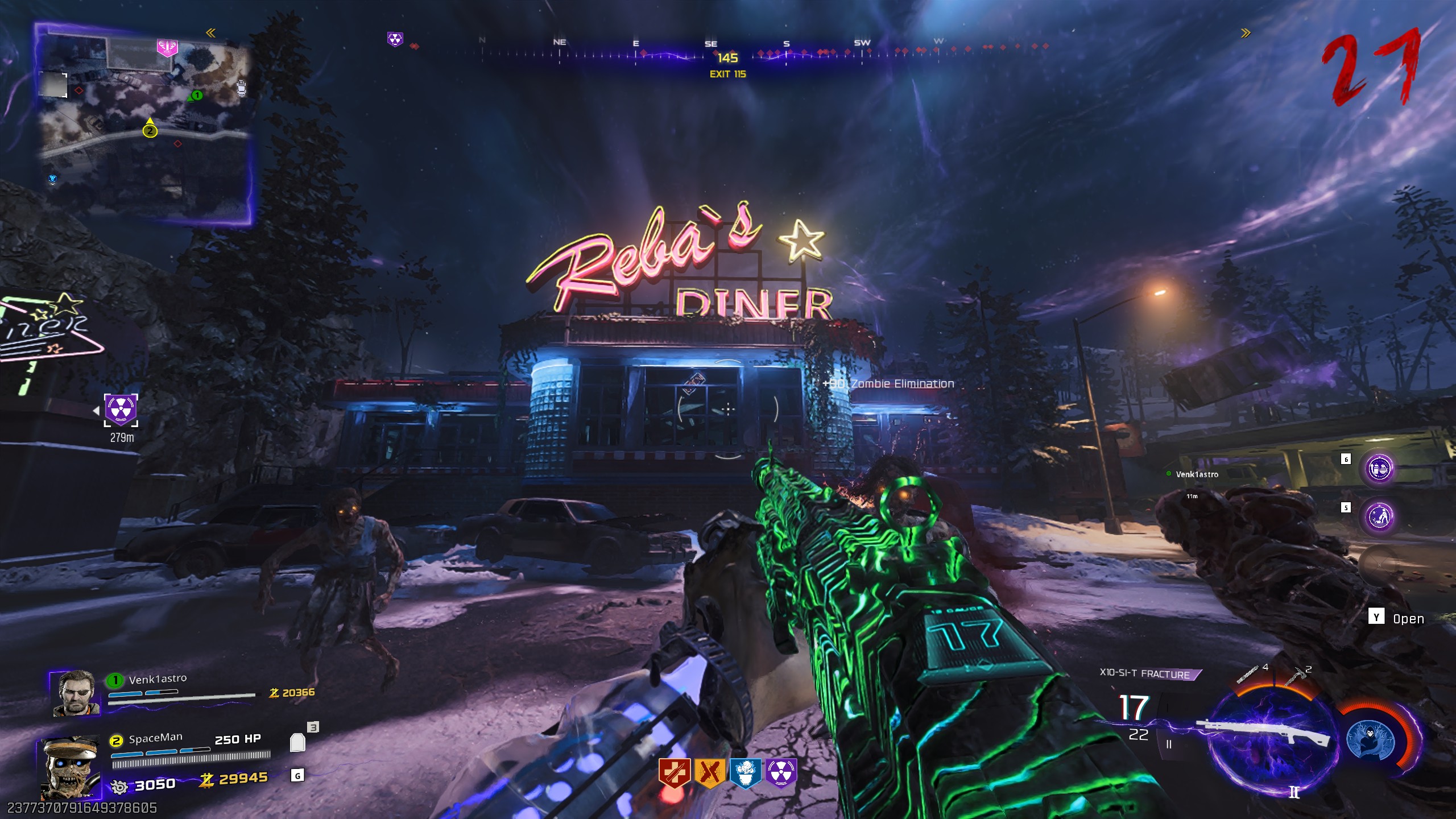The image size is (1456, 819).
Task: Select the pink perk machine map marker
Action: (x=167, y=48)
